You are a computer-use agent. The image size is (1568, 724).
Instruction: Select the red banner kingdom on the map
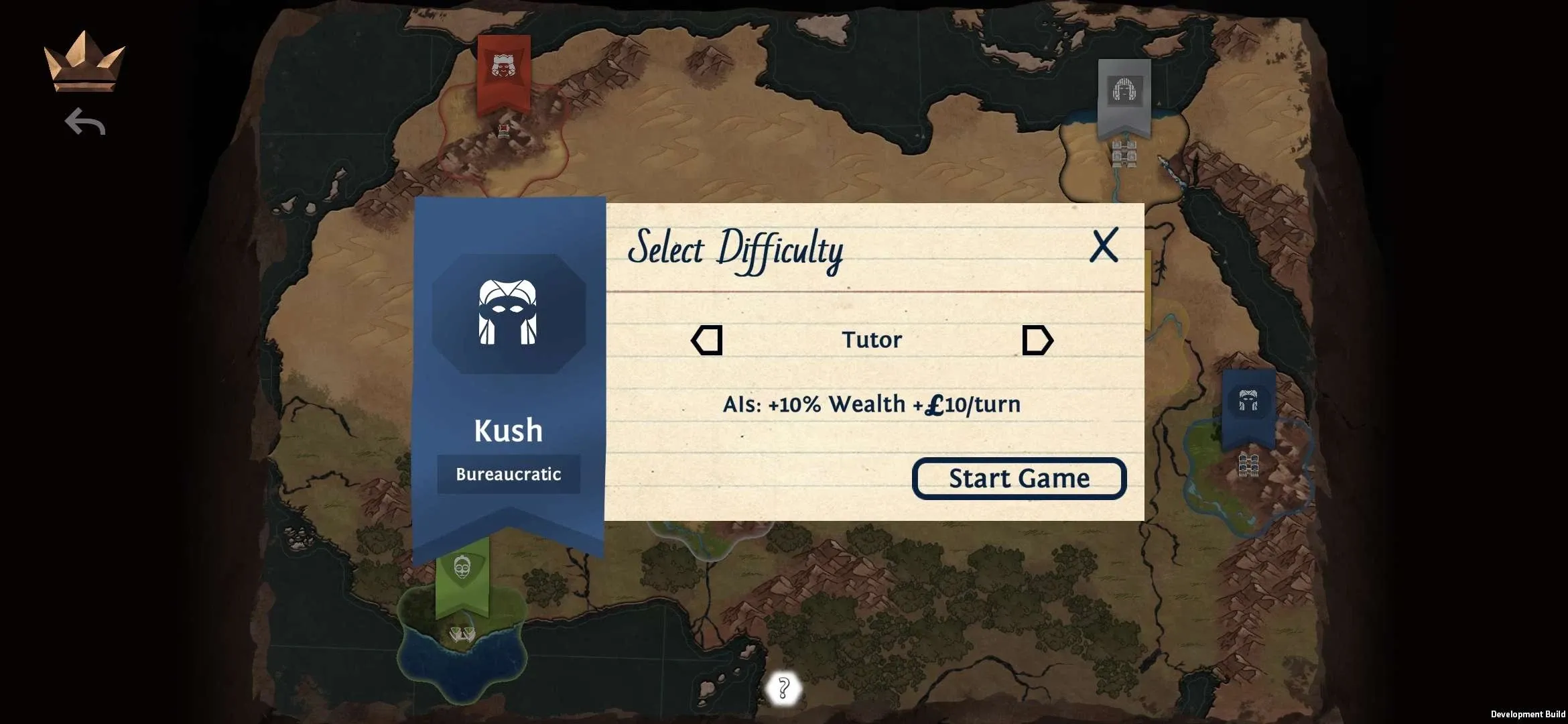[504, 72]
